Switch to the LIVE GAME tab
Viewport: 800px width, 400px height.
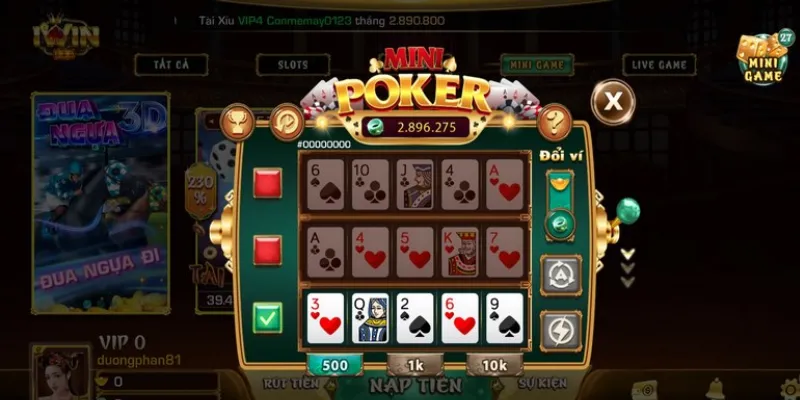[x=659, y=65]
